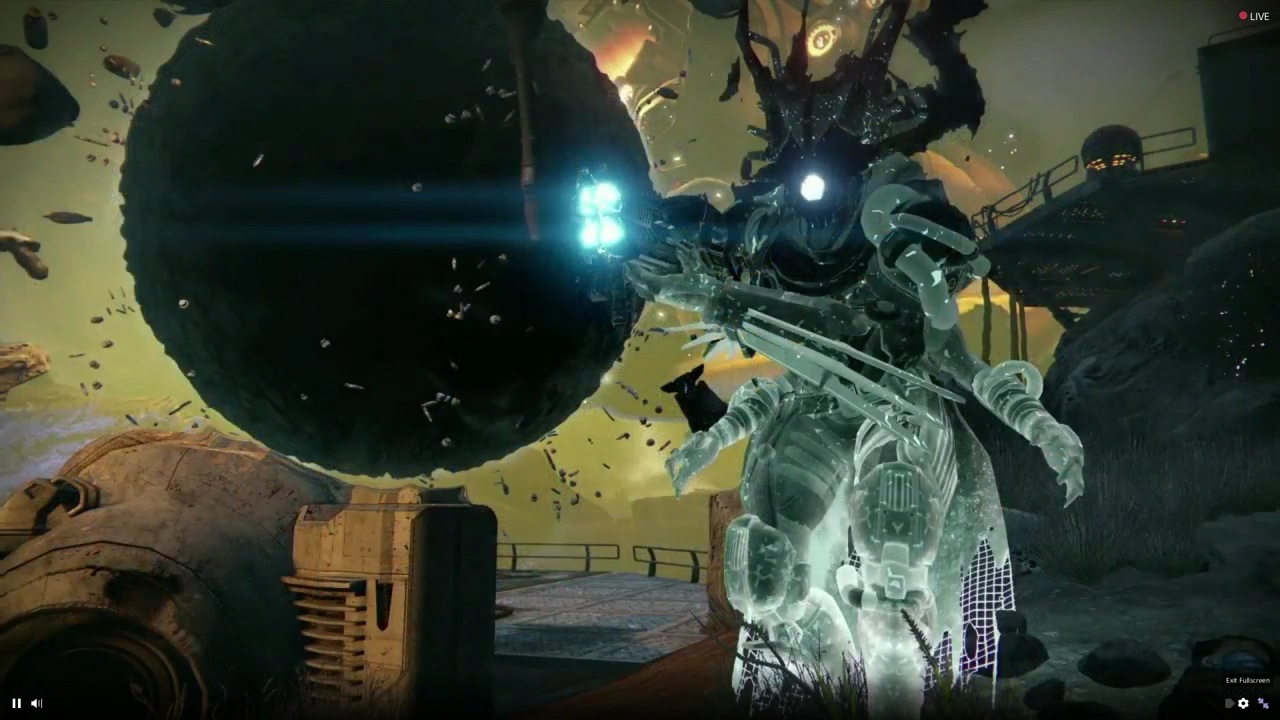Screen dimensions: 1280x720
Task: Exit fullscreen using the collapse arrows icon
Action: 1263,703
